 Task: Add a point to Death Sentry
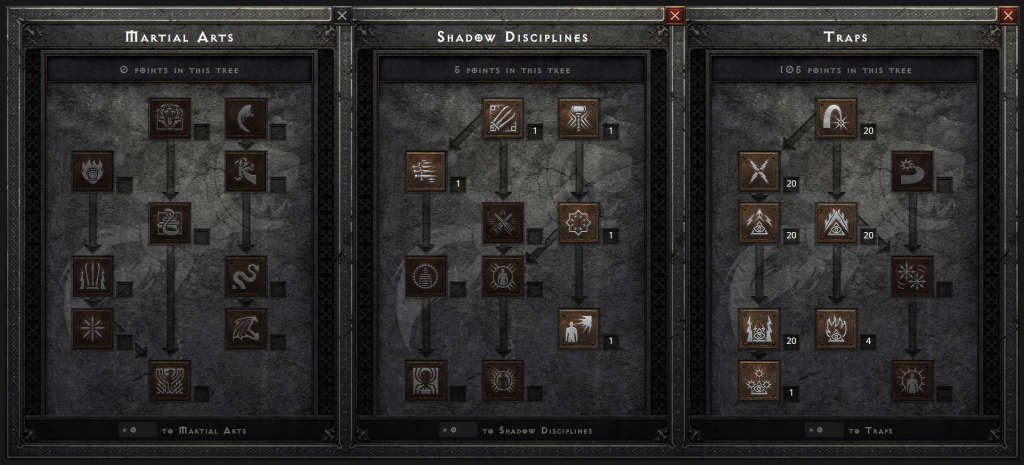coord(759,380)
